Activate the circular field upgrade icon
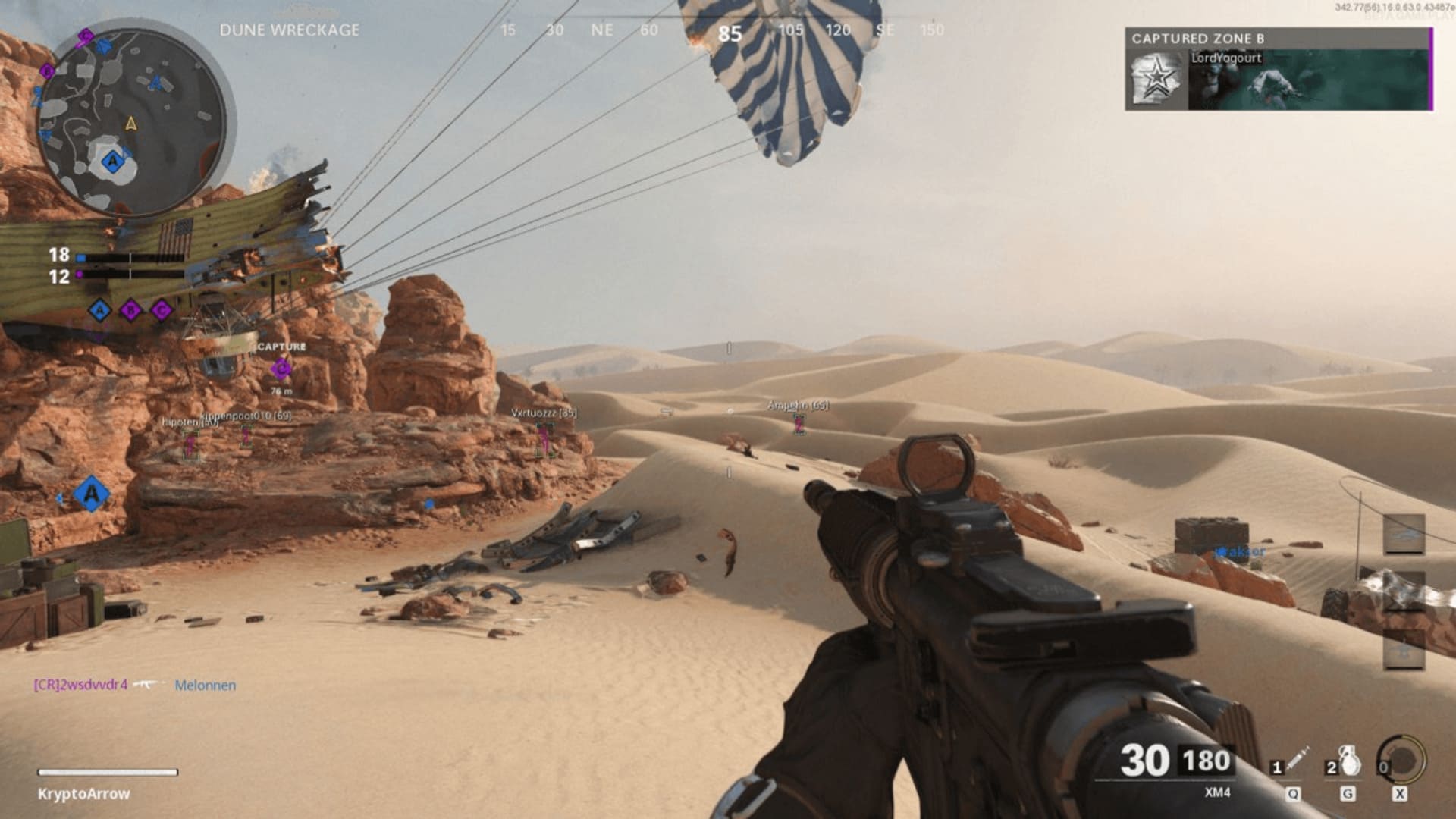 coord(1402,761)
